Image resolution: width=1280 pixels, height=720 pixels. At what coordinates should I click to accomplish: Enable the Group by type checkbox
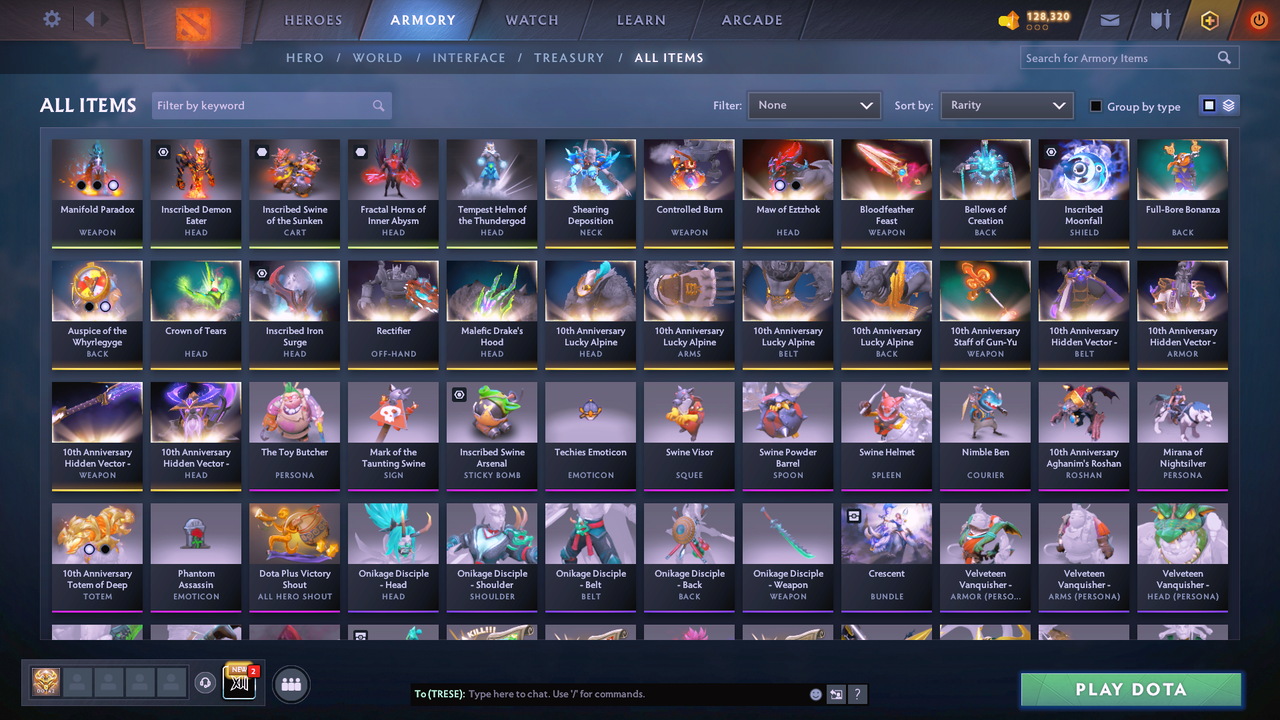click(1095, 105)
